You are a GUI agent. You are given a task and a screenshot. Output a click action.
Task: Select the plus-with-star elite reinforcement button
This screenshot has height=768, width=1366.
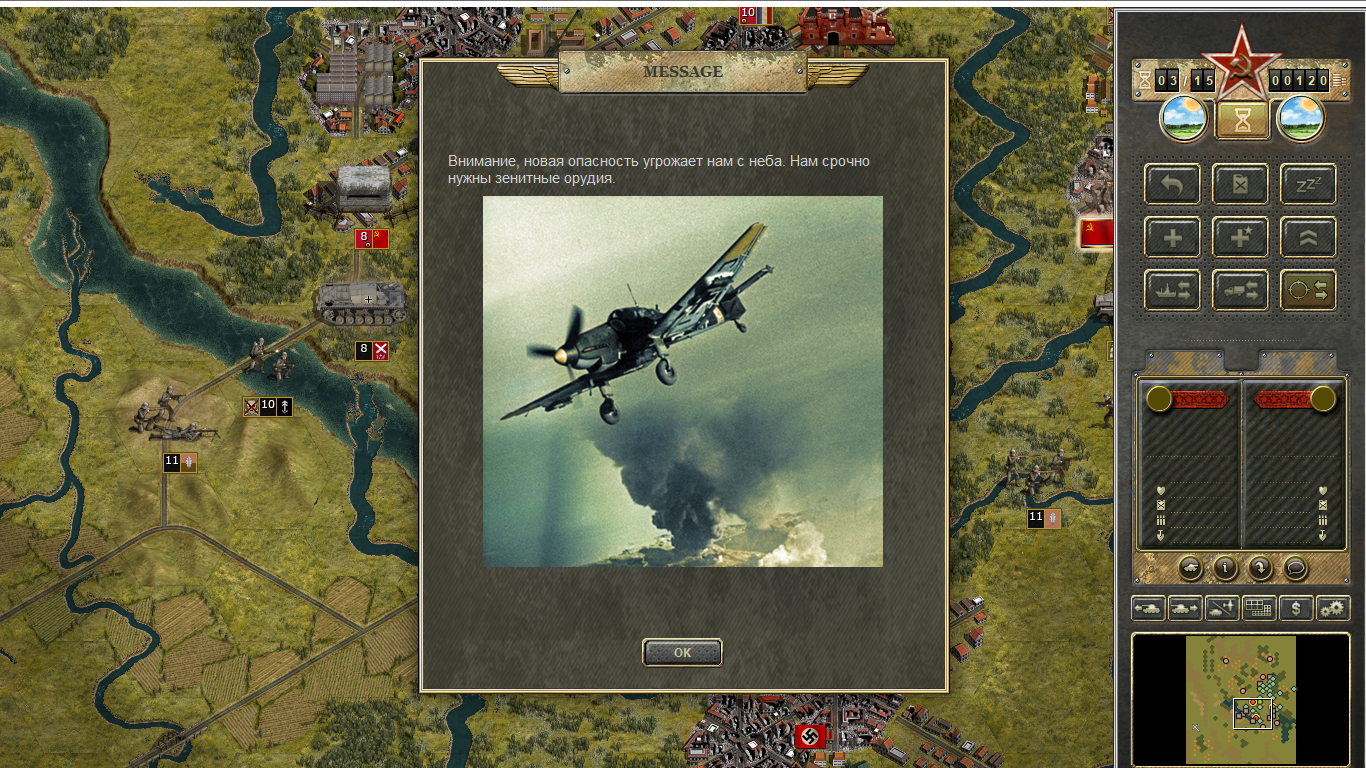(x=1240, y=238)
